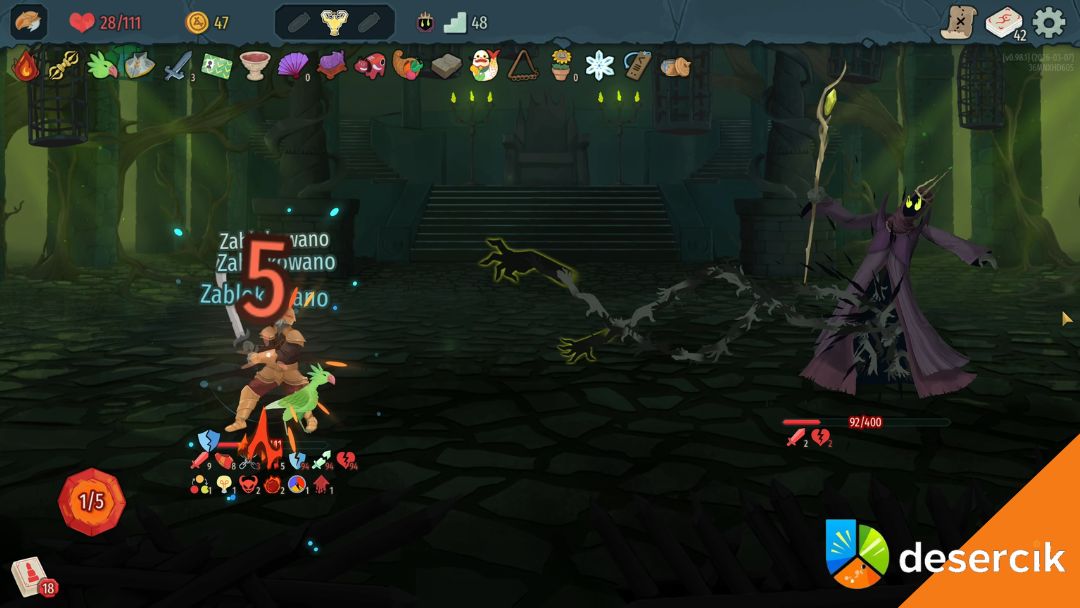The height and width of the screenshot is (608, 1080).
Task: Click the red energy orb showing 1/5
Action: point(92,501)
